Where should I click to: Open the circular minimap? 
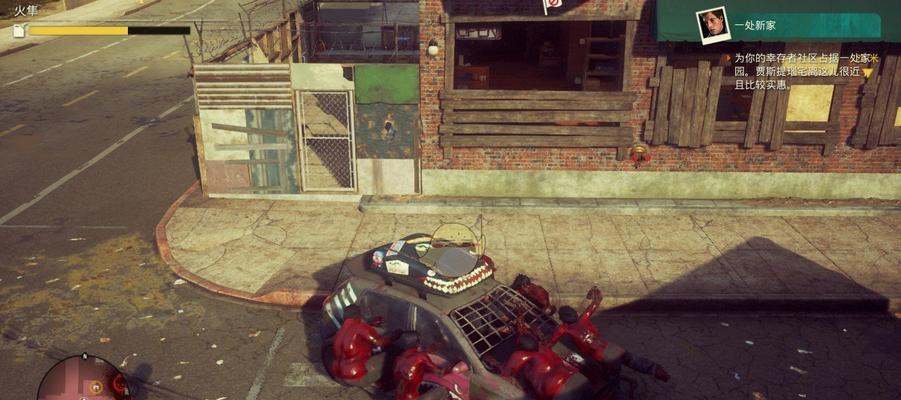click(82, 381)
